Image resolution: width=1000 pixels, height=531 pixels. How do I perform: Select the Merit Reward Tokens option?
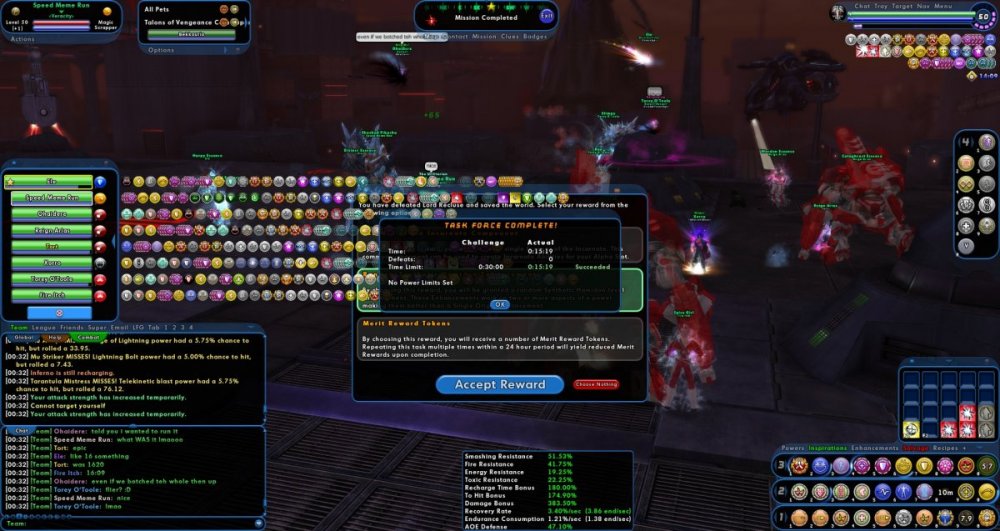[500, 341]
